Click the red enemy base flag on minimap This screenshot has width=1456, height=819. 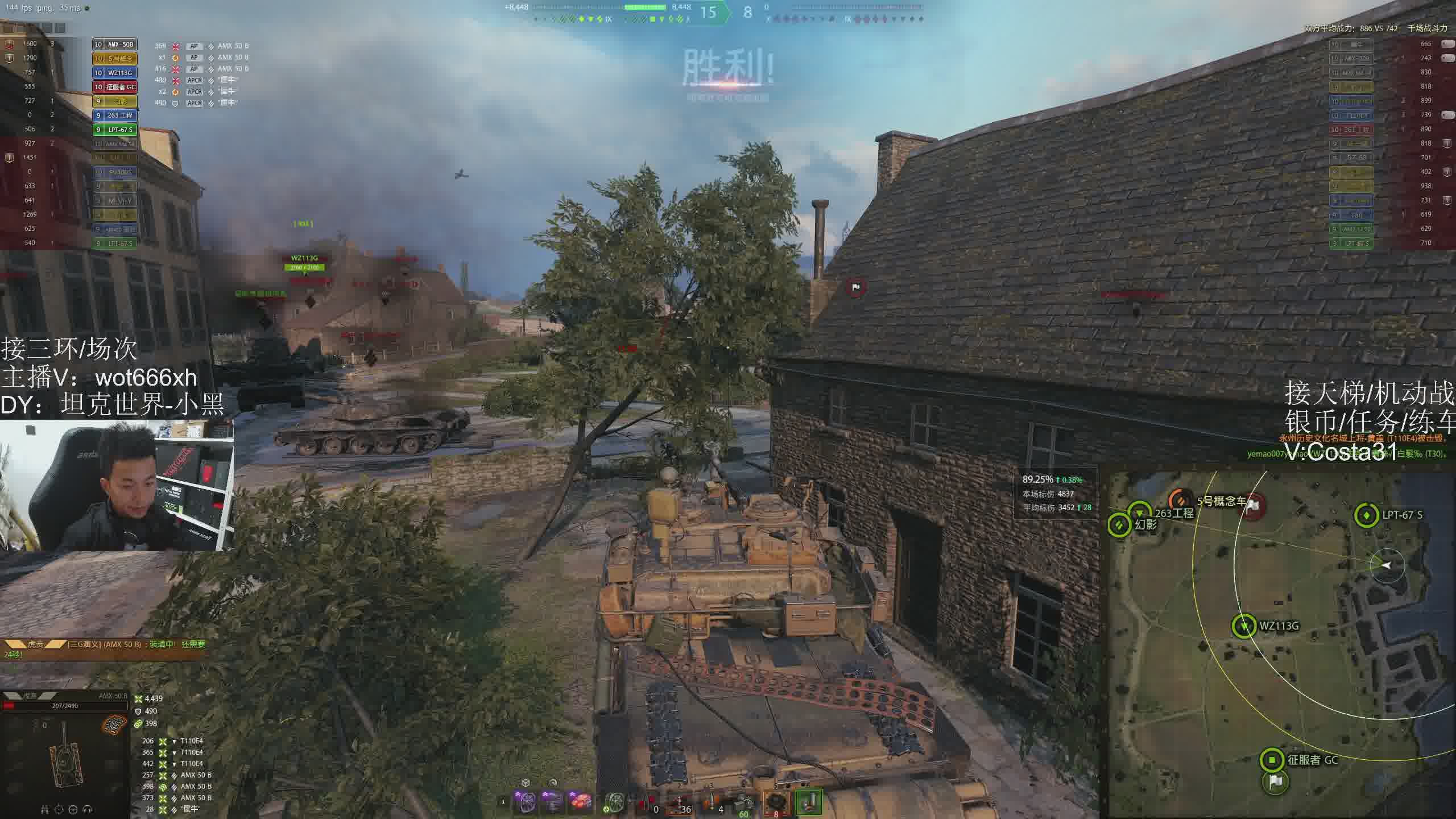pyautogui.click(x=1251, y=506)
